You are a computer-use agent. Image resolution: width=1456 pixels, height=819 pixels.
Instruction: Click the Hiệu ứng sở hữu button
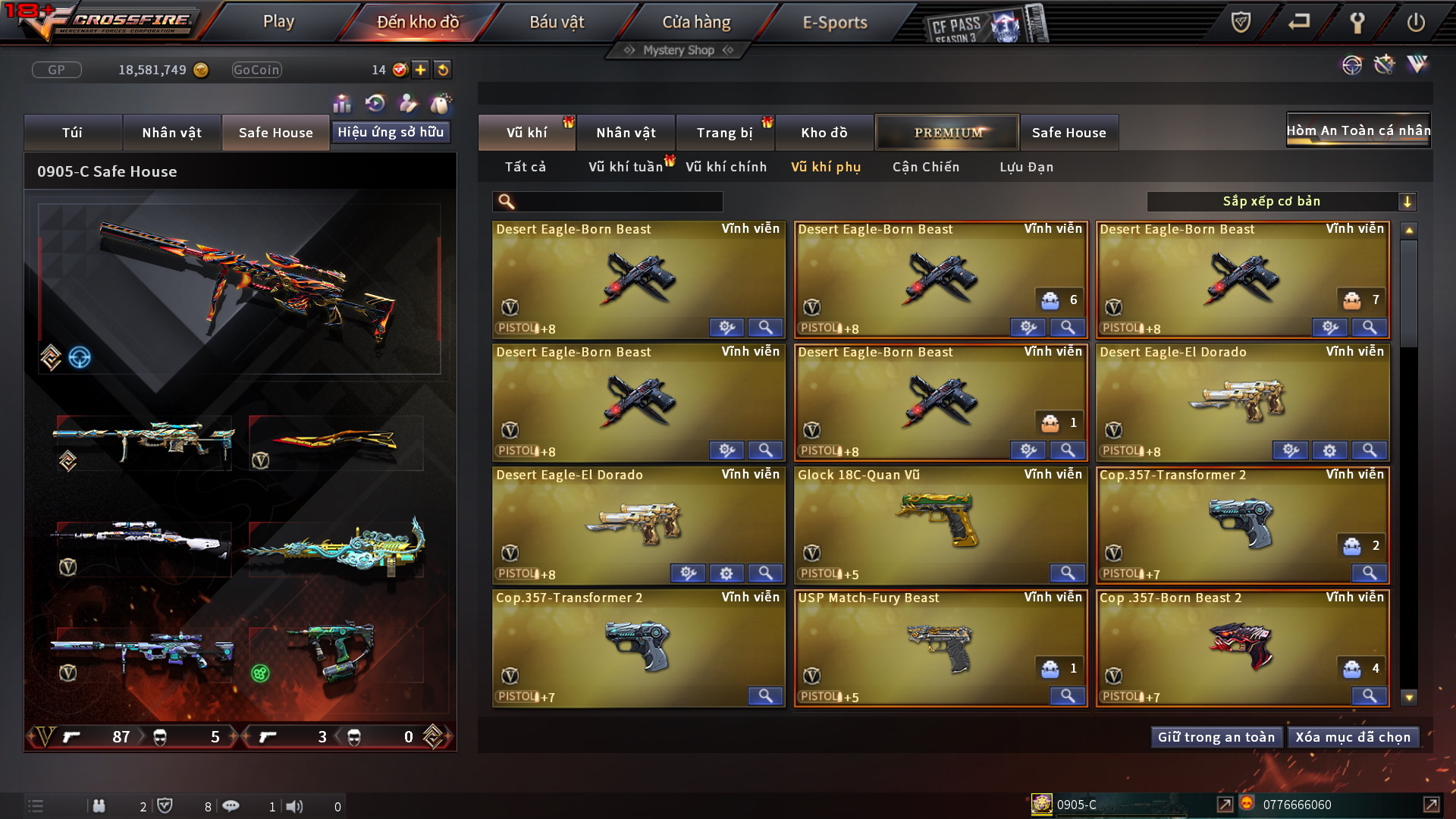[391, 132]
